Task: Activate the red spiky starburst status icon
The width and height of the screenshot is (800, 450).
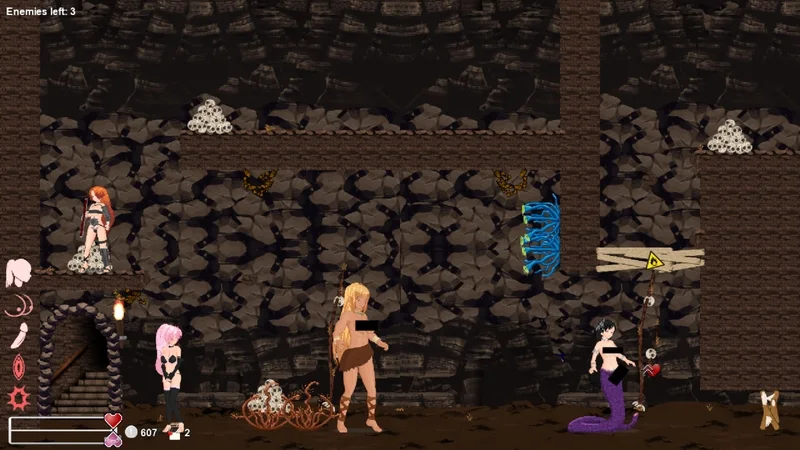Action: coord(19,397)
